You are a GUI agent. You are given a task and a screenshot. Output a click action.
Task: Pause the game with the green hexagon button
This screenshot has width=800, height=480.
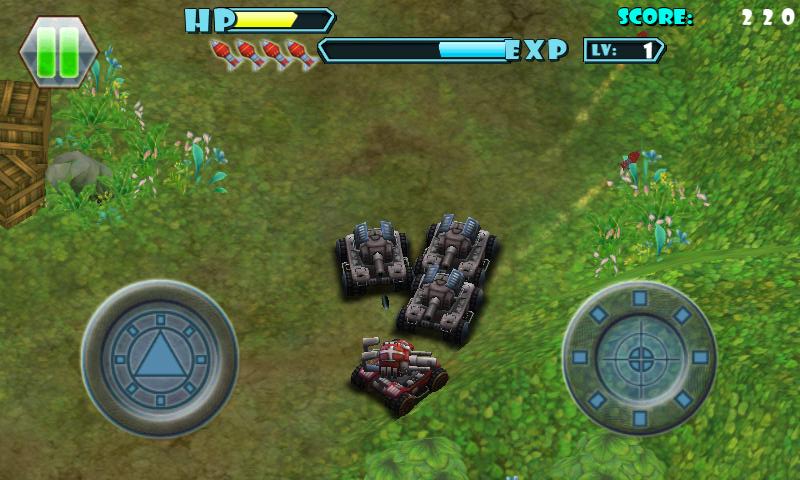[x=58, y=52]
